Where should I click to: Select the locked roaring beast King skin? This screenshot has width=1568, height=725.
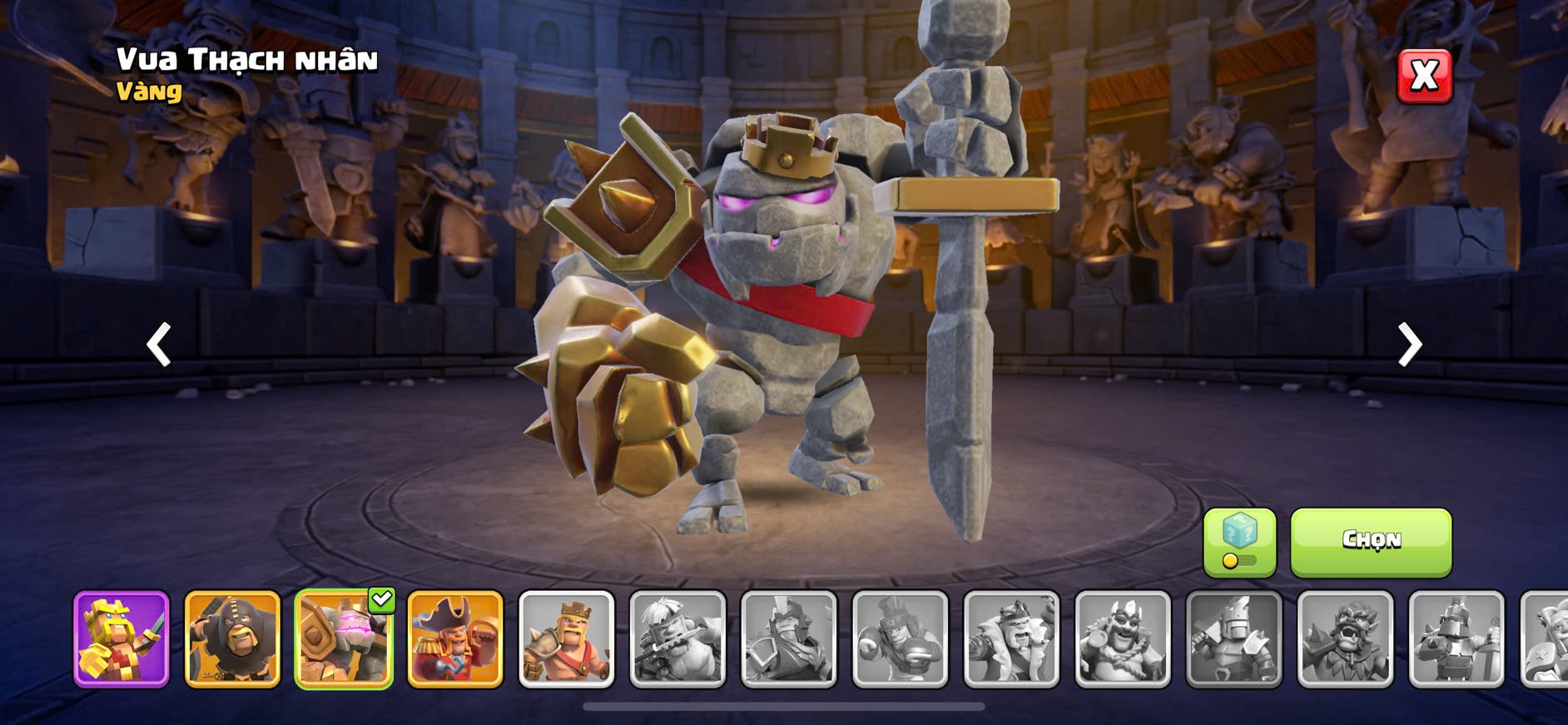(1345, 639)
